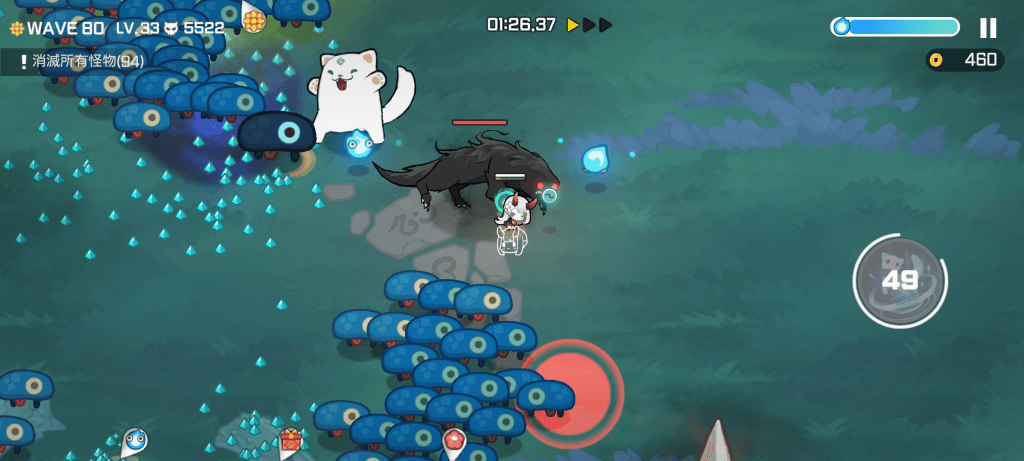Tap the red gift box marker
This screenshot has height=461, width=1024.
point(290,439)
